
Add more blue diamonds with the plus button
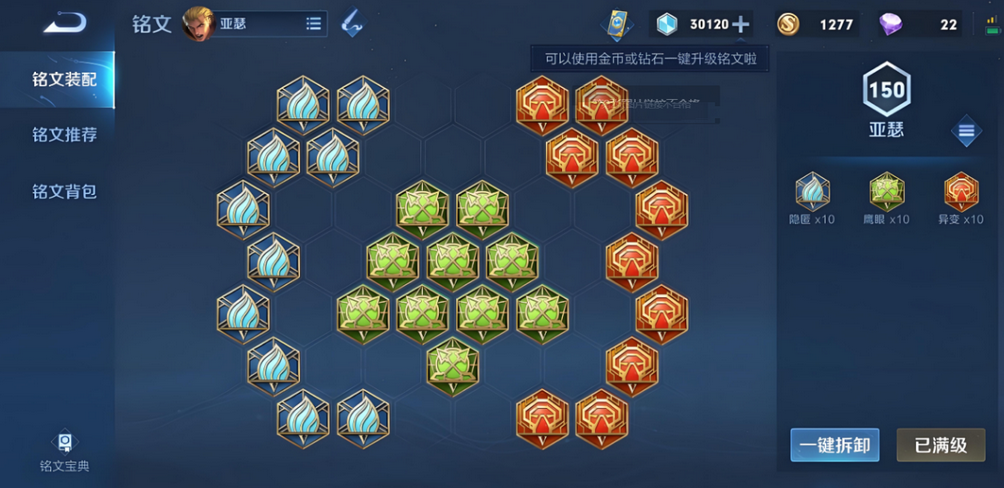point(741,25)
